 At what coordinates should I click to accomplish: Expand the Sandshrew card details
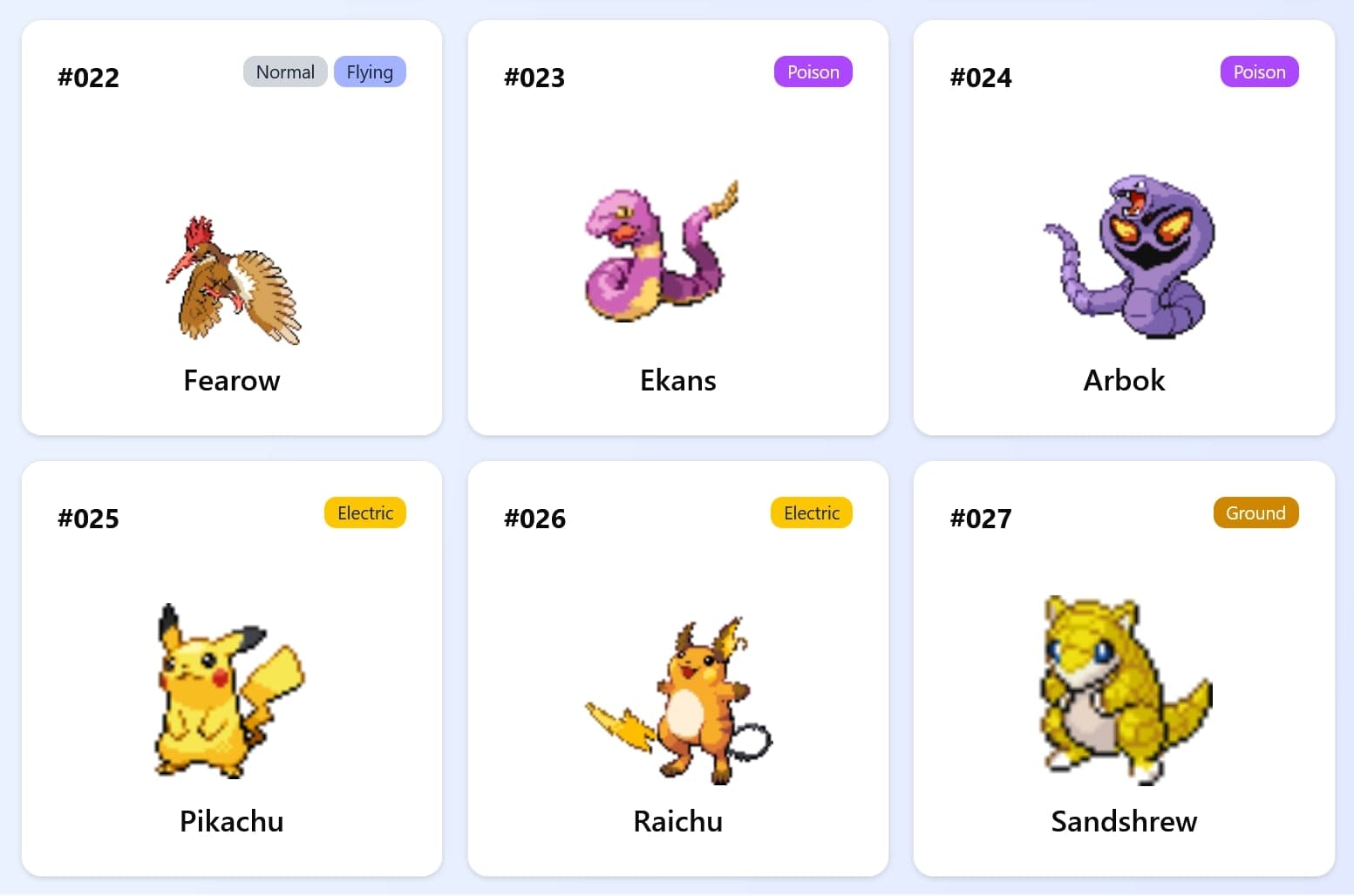[1123, 669]
